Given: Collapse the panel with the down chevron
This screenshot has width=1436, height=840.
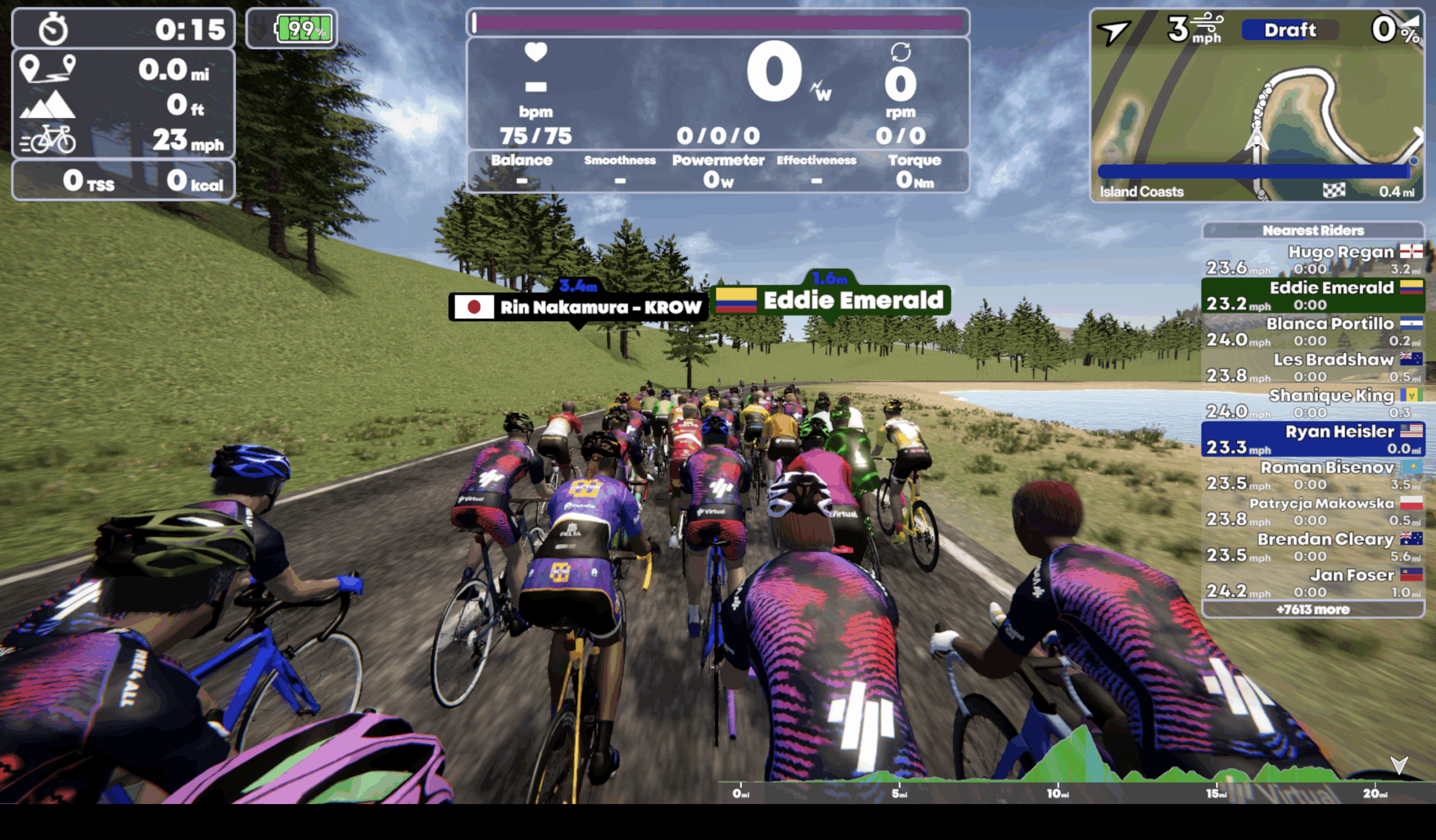Looking at the screenshot, I should click(1399, 765).
